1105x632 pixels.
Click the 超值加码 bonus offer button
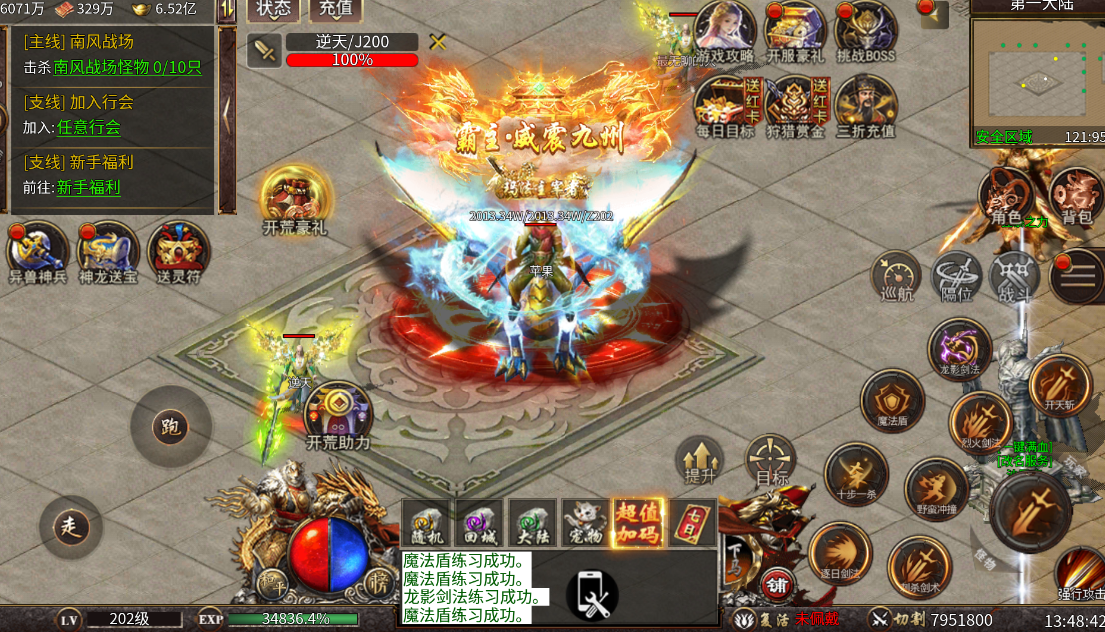[638, 522]
